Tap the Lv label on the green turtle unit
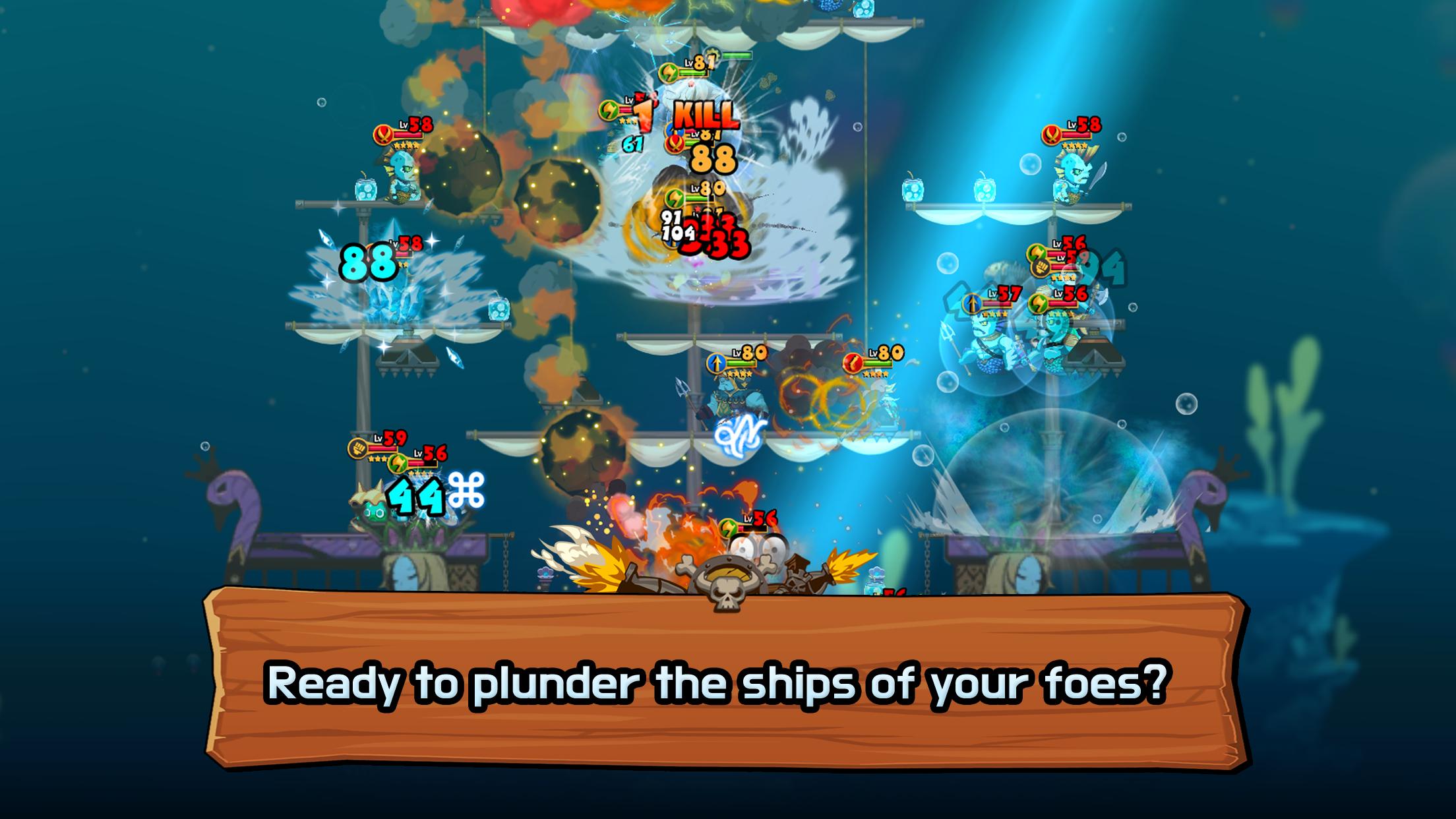This screenshot has width=1456, height=819. point(418,454)
